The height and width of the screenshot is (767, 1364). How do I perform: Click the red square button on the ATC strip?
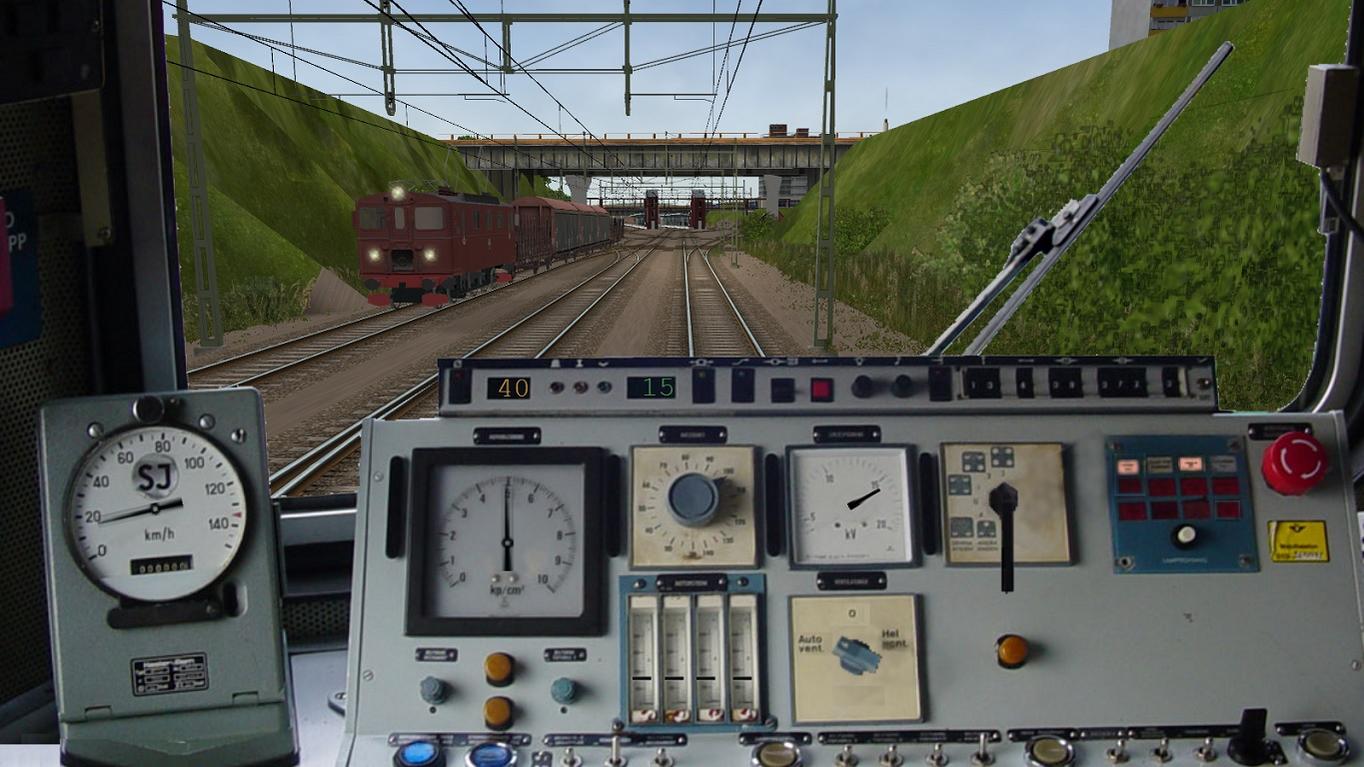(x=821, y=389)
